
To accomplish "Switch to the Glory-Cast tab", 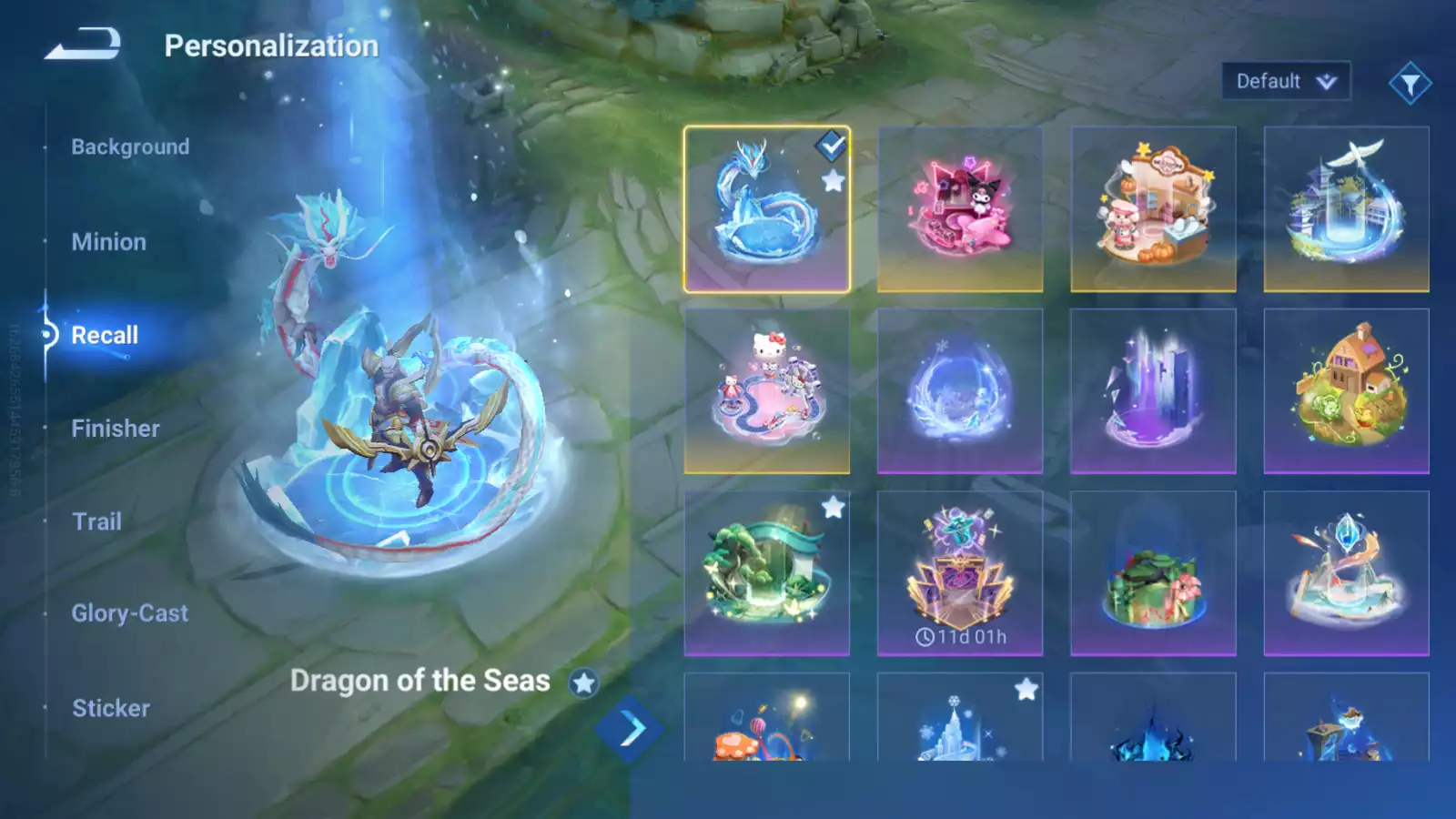I will click(131, 612).
